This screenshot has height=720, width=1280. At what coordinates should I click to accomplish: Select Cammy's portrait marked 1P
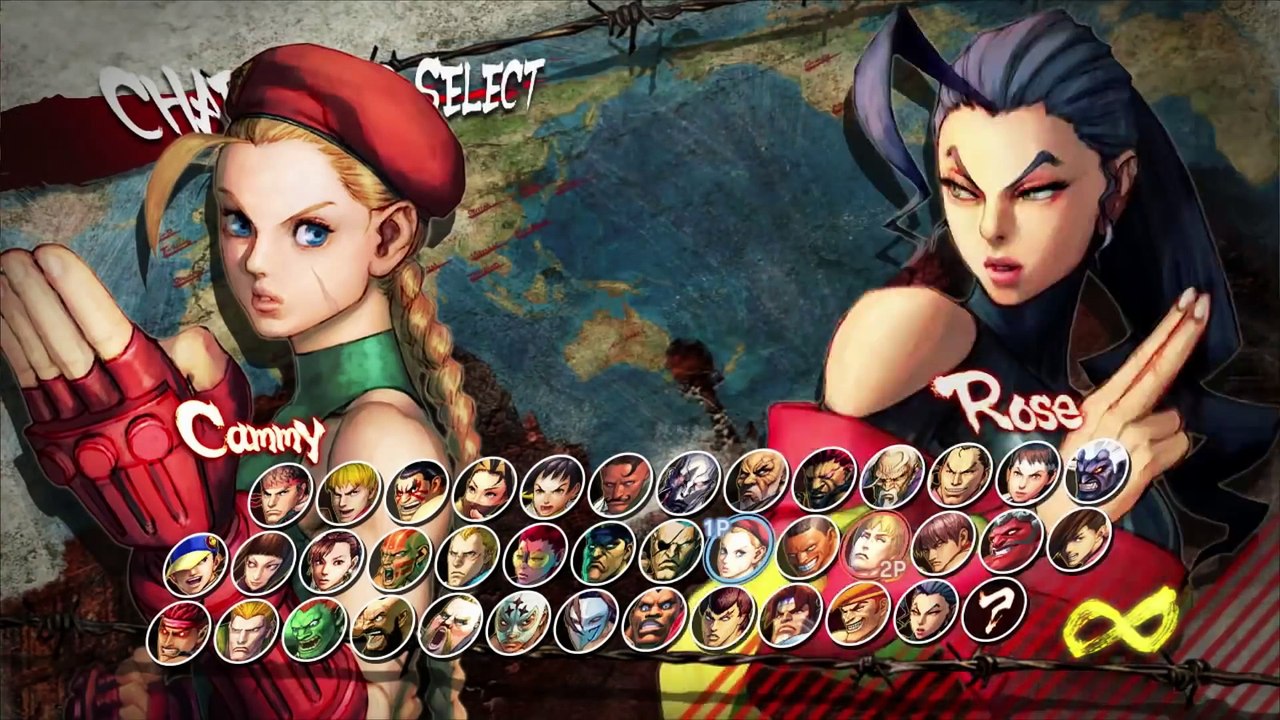click(739, 549)
